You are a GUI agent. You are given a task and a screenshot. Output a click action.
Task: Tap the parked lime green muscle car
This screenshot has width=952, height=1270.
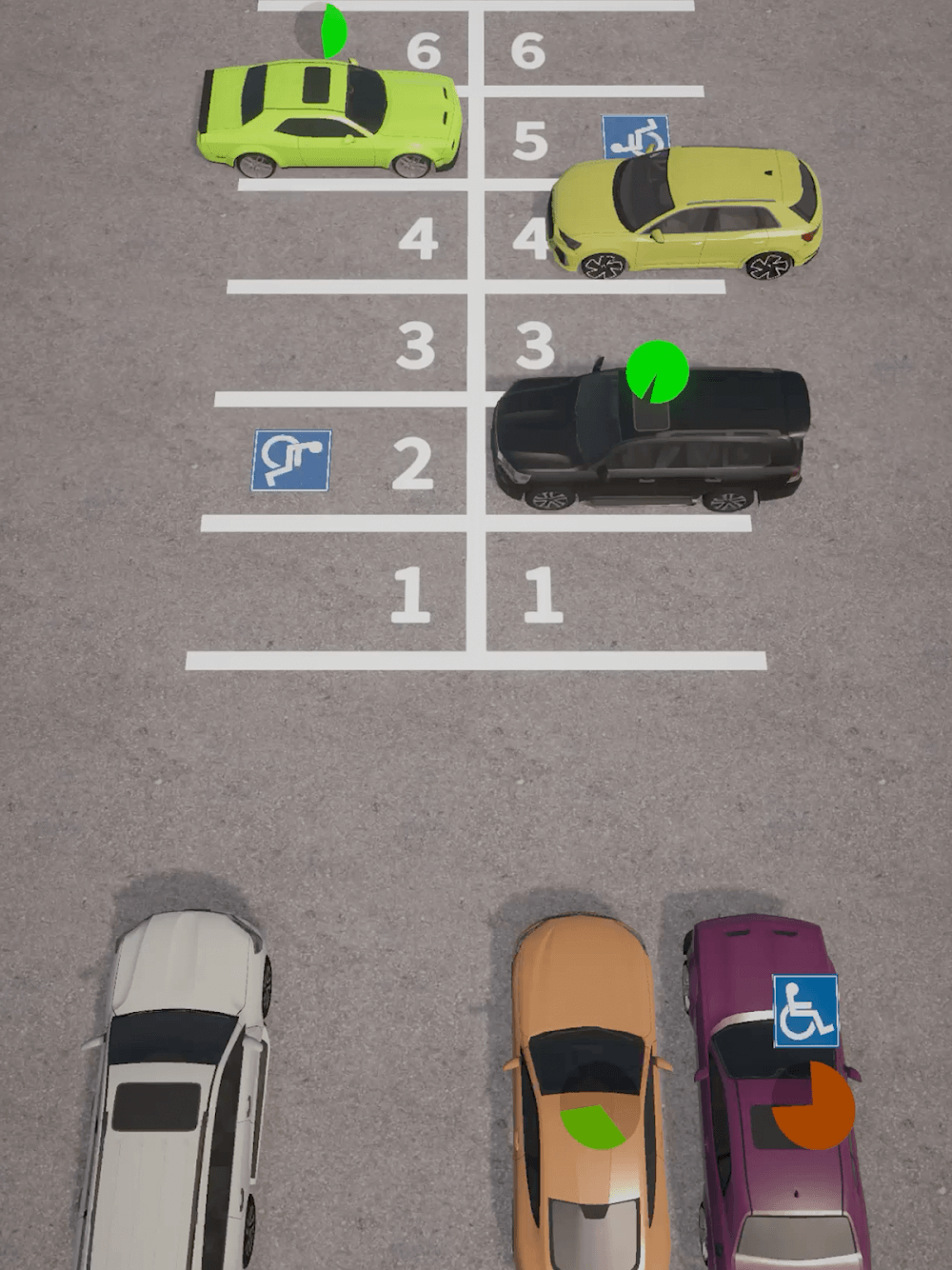328,119
